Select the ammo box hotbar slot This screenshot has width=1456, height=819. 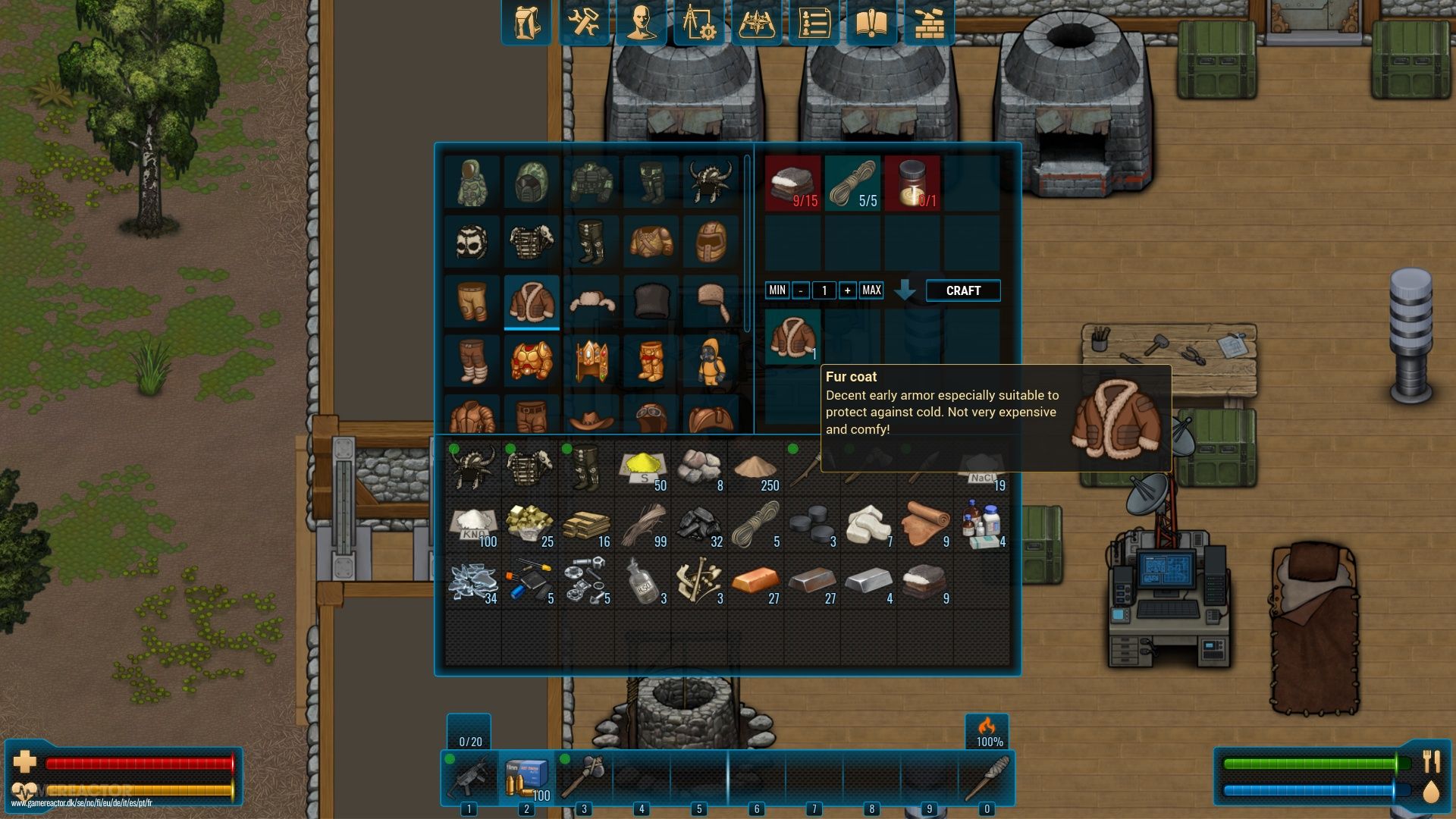(526, 779)
